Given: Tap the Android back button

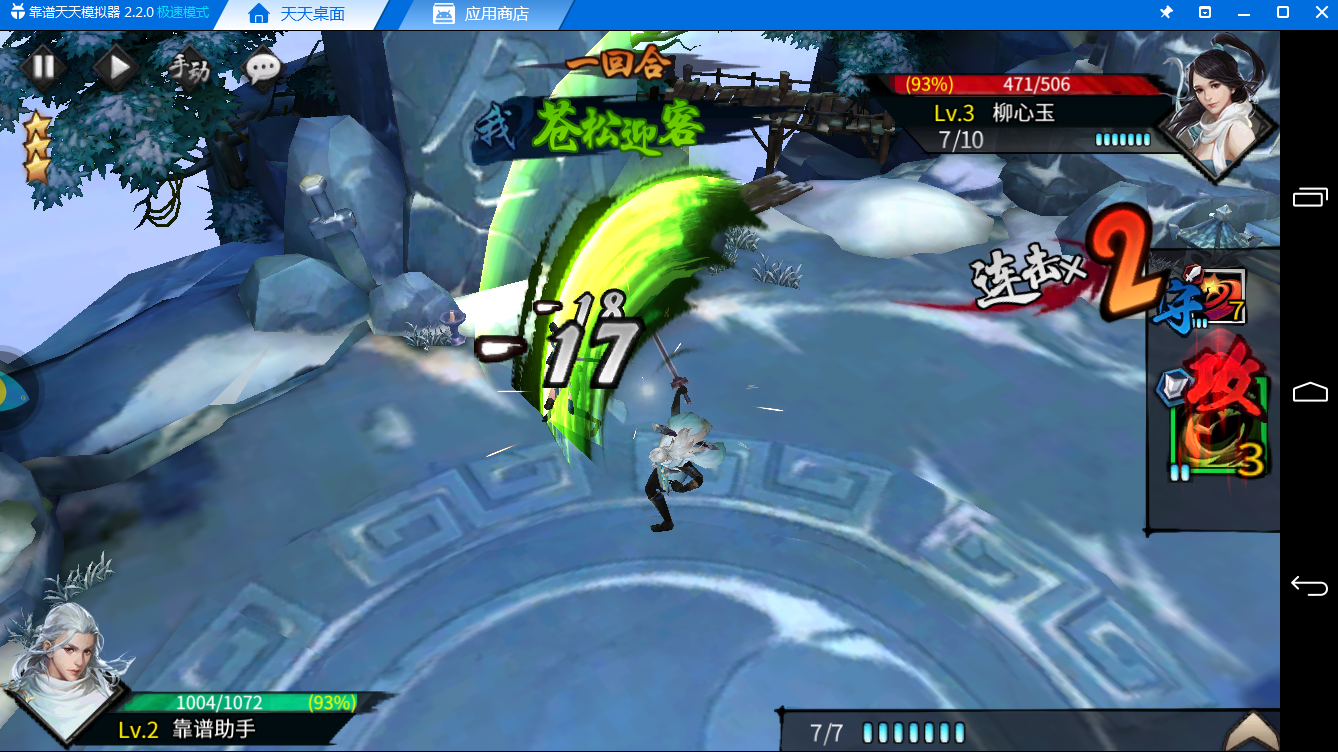Looking at the screenshot, I should tap(1309, 585).
